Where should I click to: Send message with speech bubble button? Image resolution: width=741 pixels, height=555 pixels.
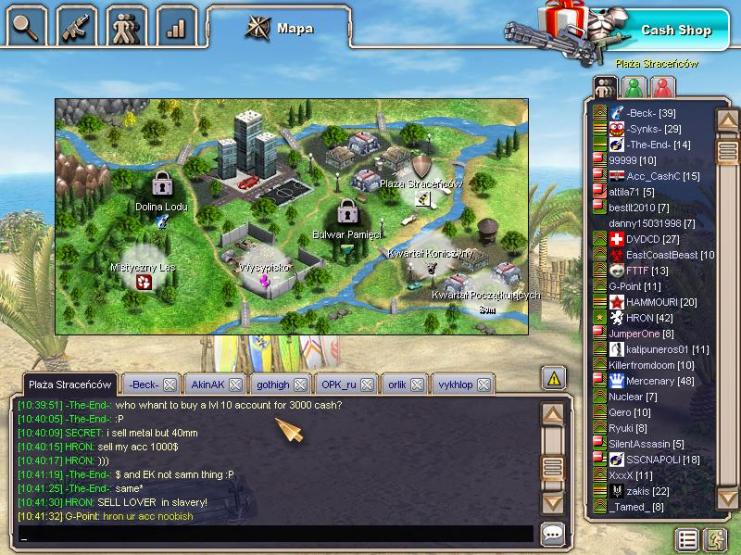pyautogui.click(x=552, y=533)
